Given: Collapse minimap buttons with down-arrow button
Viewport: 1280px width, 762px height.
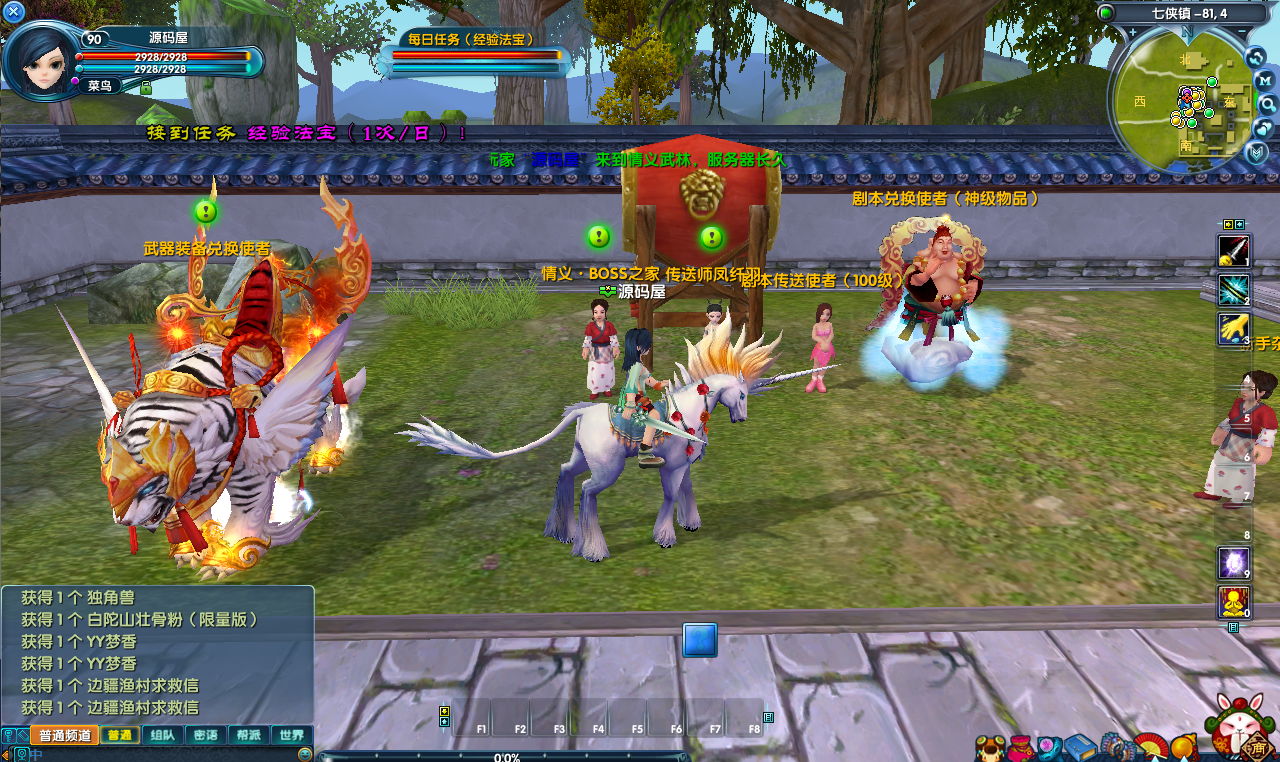Looking at the screenshot, I should tap(1256, 152).
